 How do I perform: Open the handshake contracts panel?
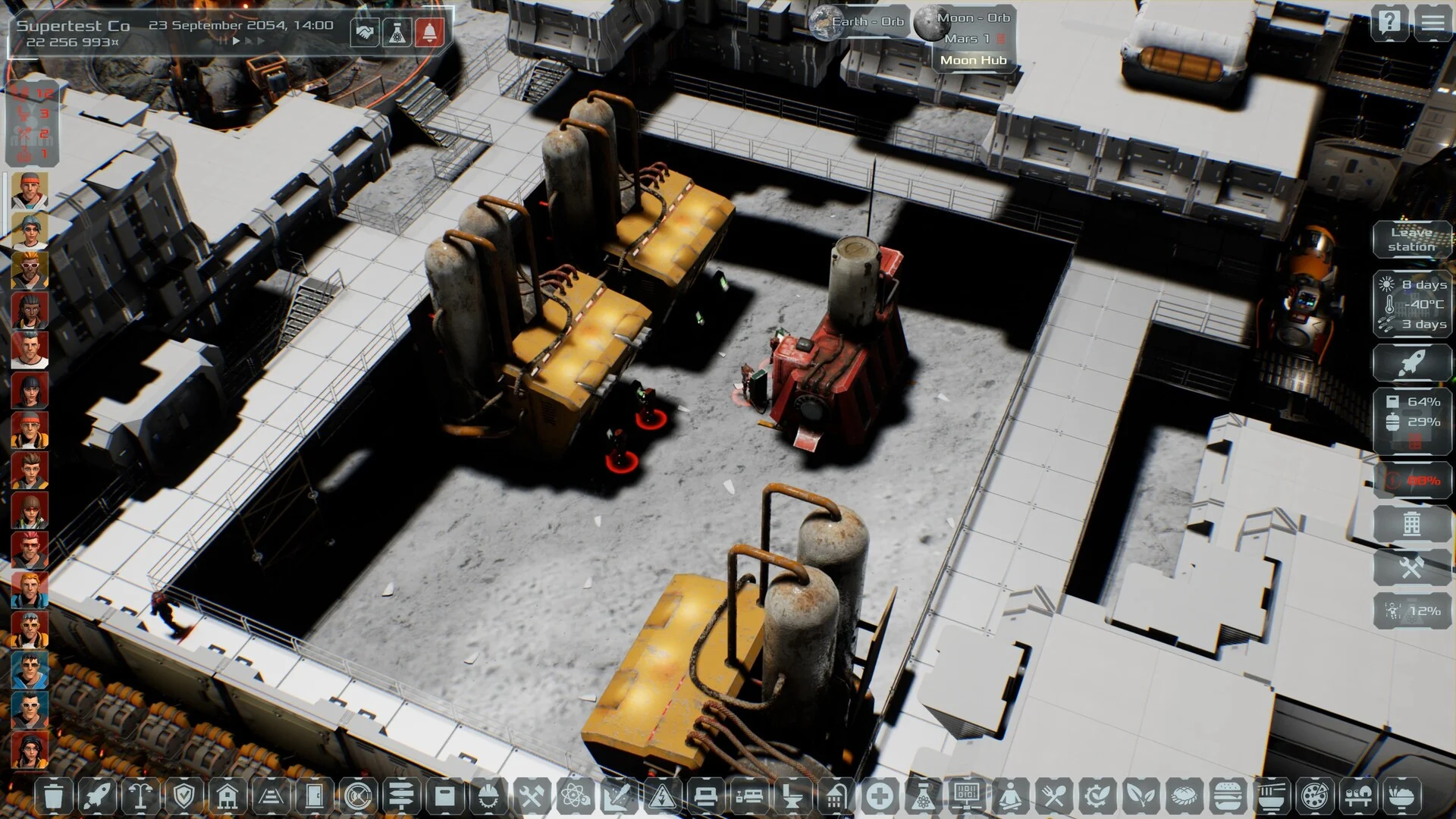click(x=365, y=33)
